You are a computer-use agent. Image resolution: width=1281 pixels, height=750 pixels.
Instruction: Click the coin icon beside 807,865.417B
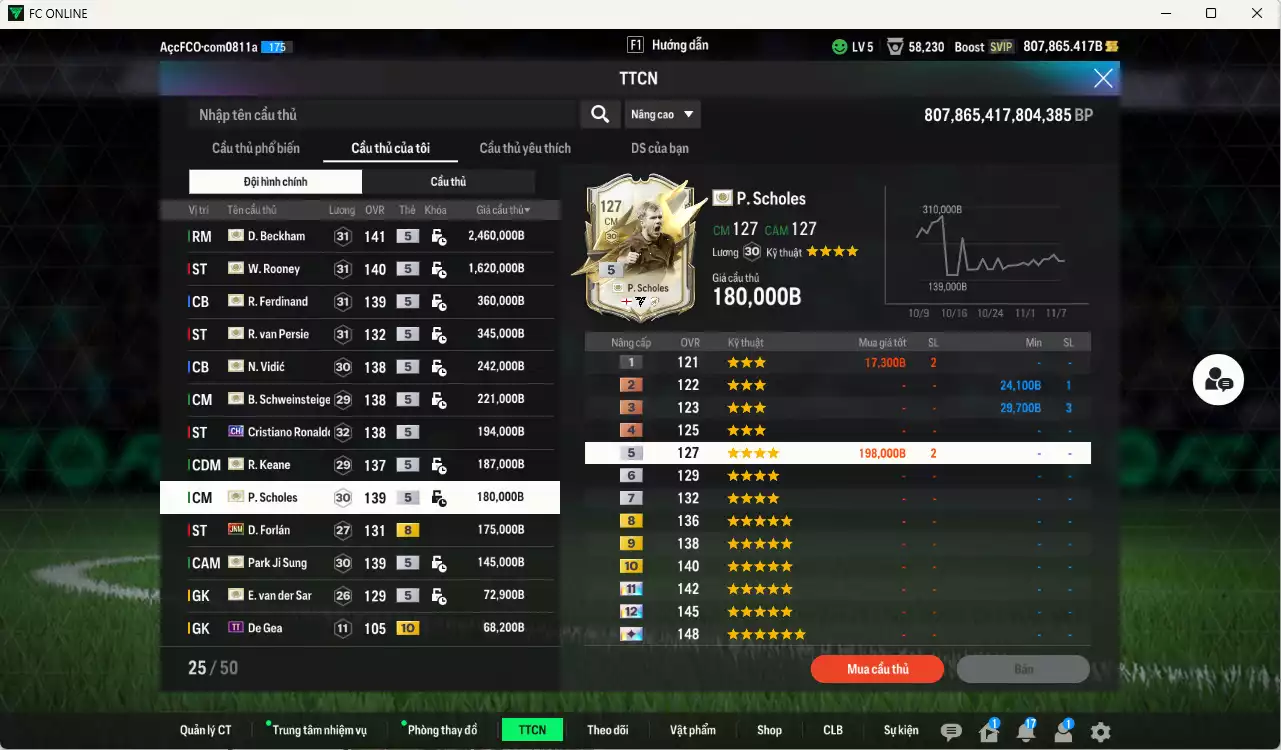click(x=1110, y=45)
